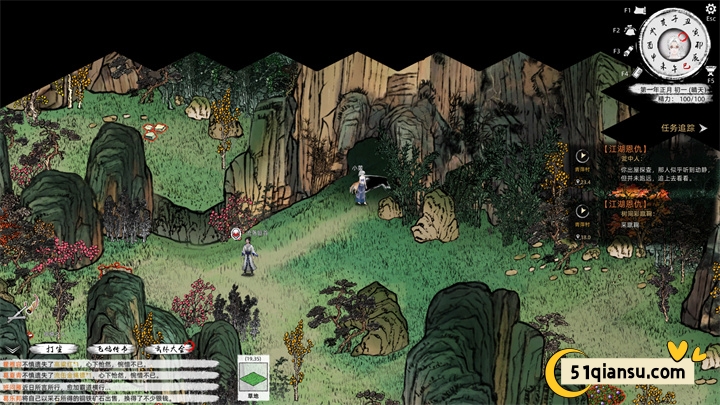The width and height of the screenshot is (720, 405).
Task: Click the time compass dial
Action: [673, 45]
